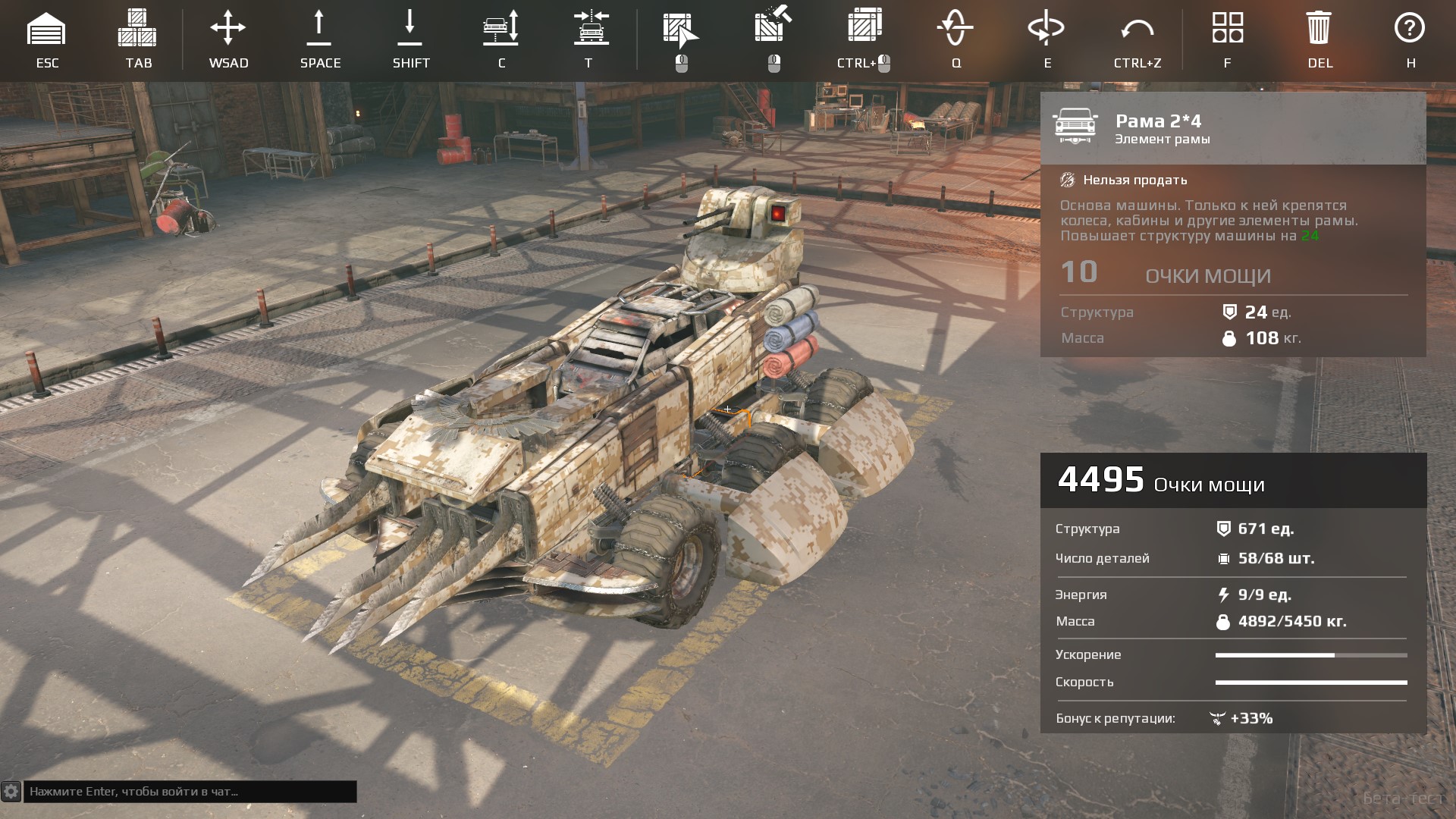Viewport: 1456px width, 819px height.
Task: Rotate the part with the horizontal-loop icon
Action: [1046, 29]
